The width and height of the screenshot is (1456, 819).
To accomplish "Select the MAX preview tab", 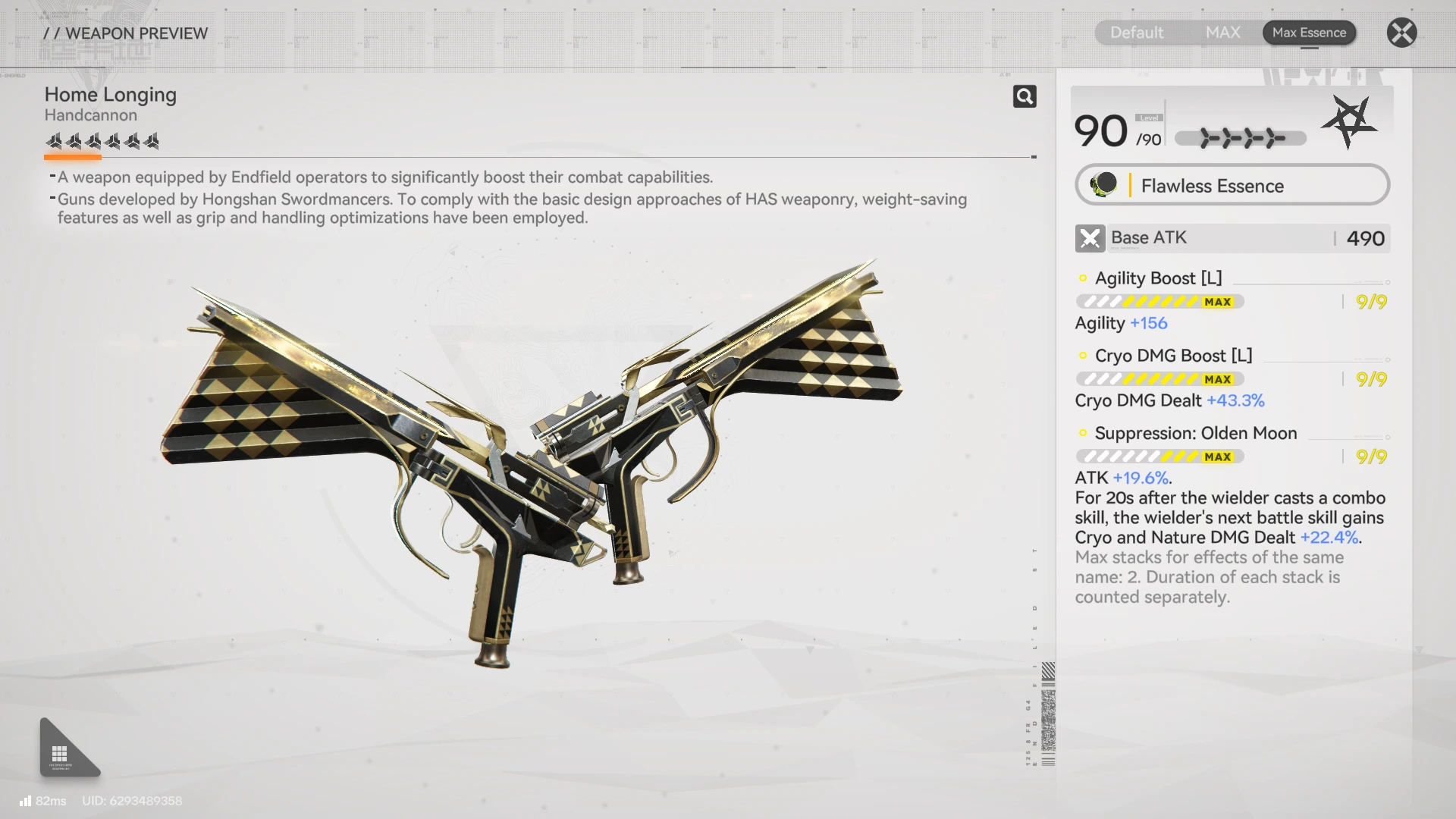I will coord(1222,33).
